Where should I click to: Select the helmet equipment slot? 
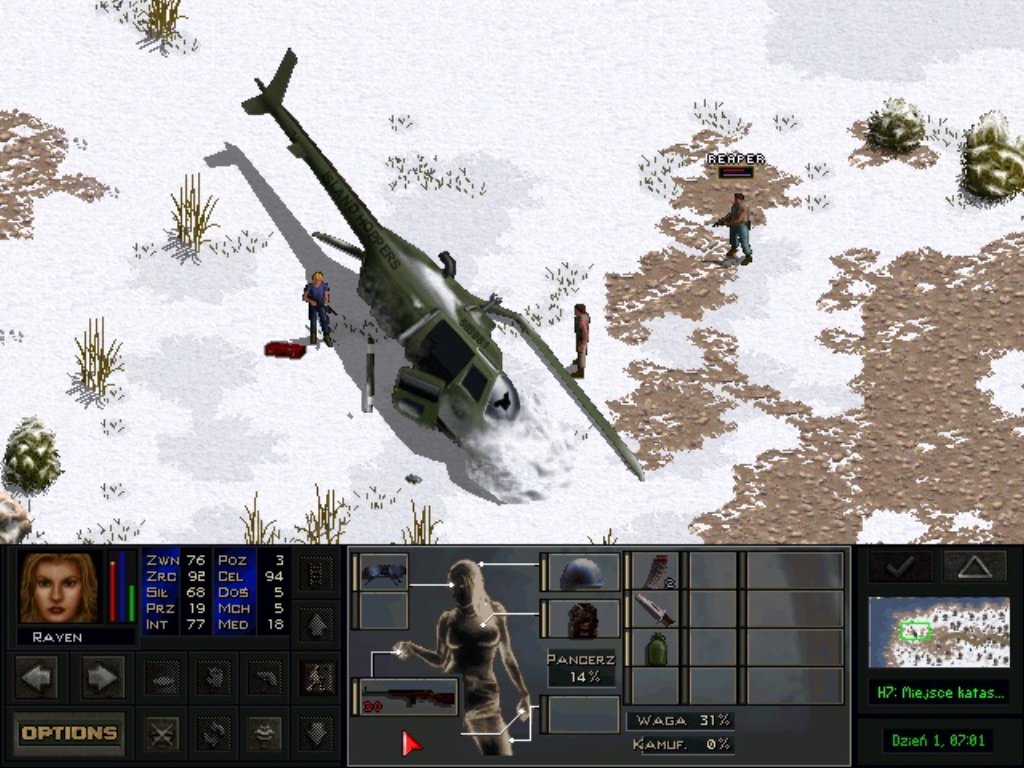tap(583, 573)
